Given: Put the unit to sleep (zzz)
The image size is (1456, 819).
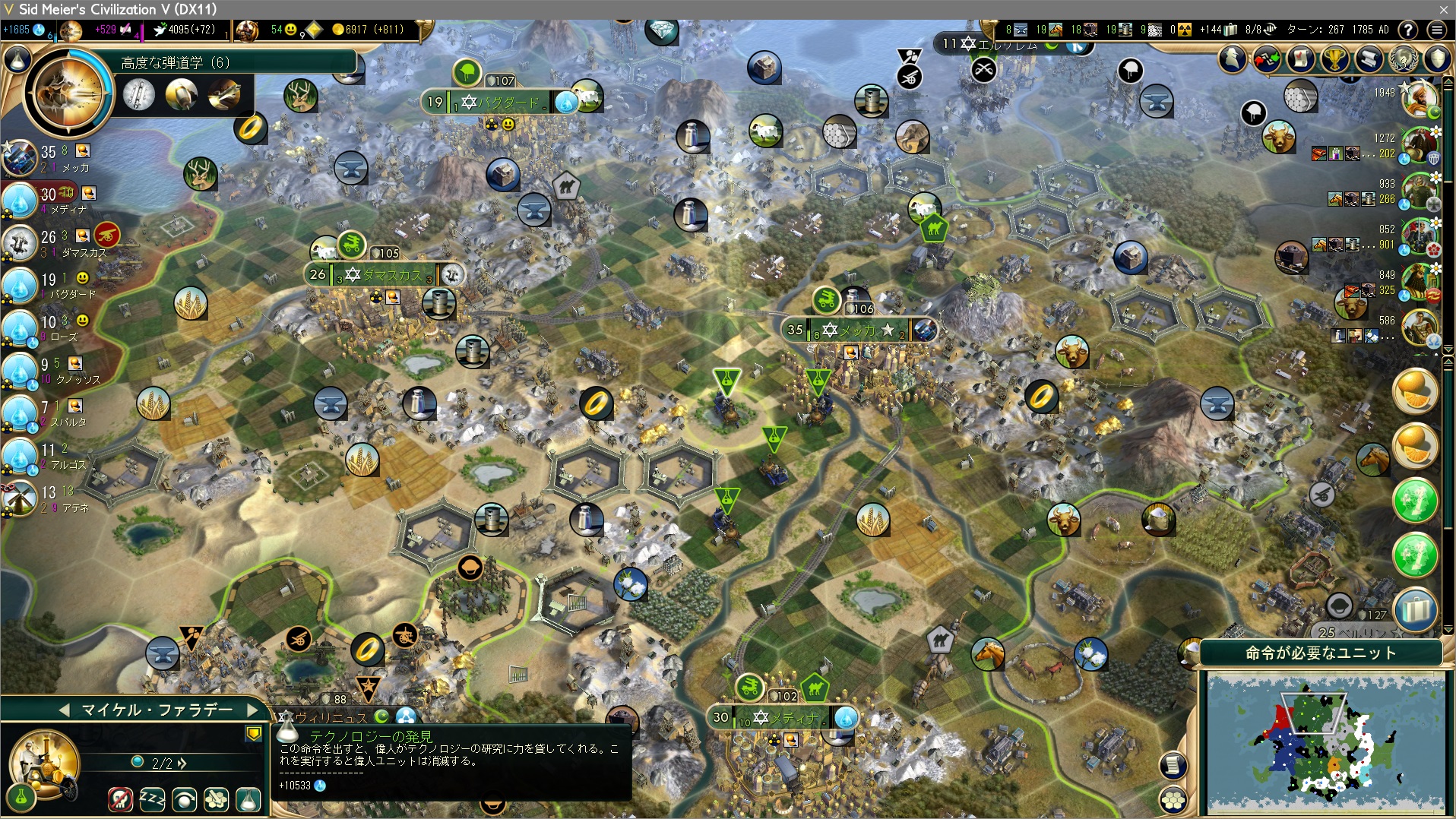Looking at the screenshot, I should 152,799.
